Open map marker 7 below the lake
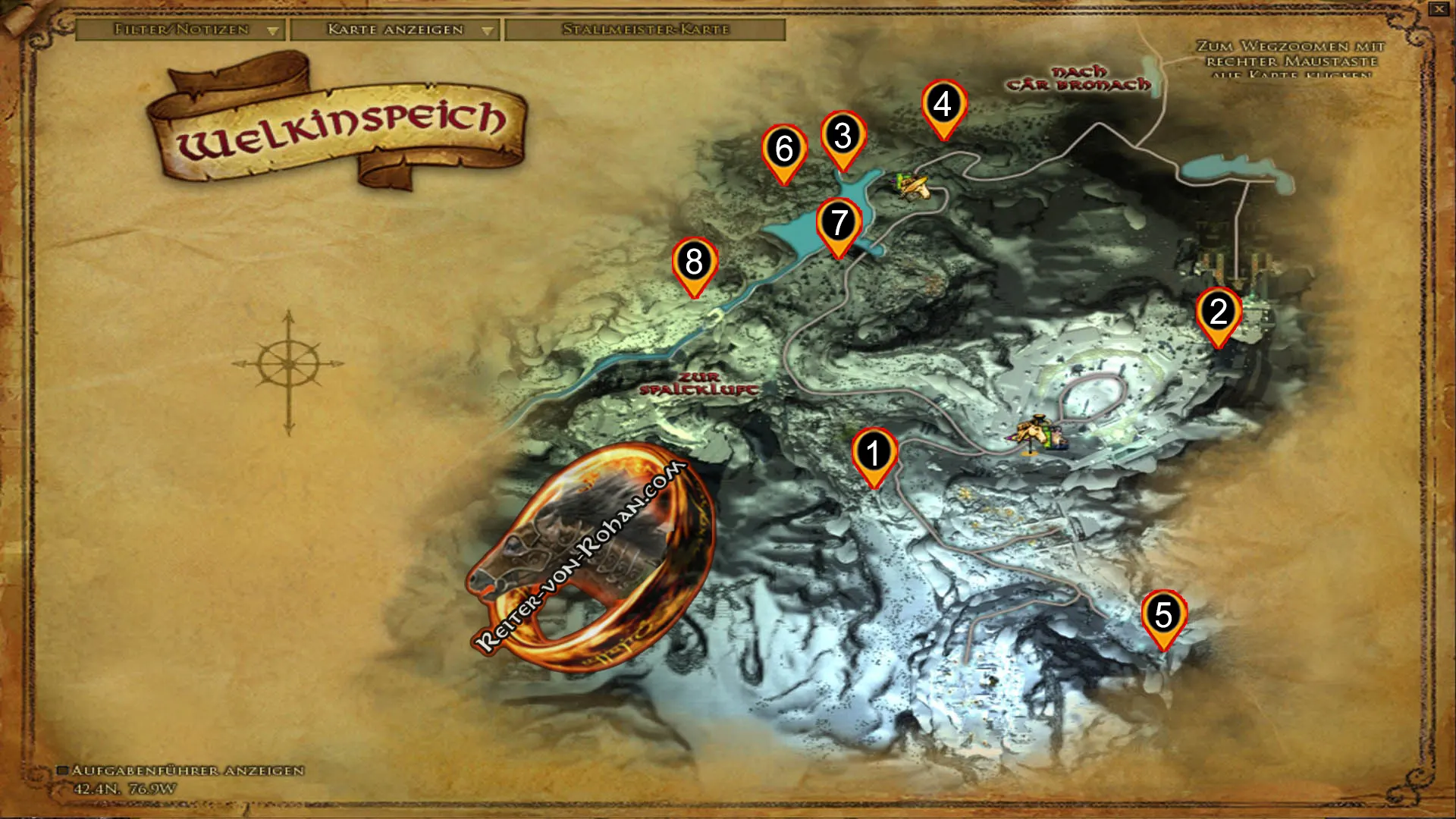 [840, 223]
